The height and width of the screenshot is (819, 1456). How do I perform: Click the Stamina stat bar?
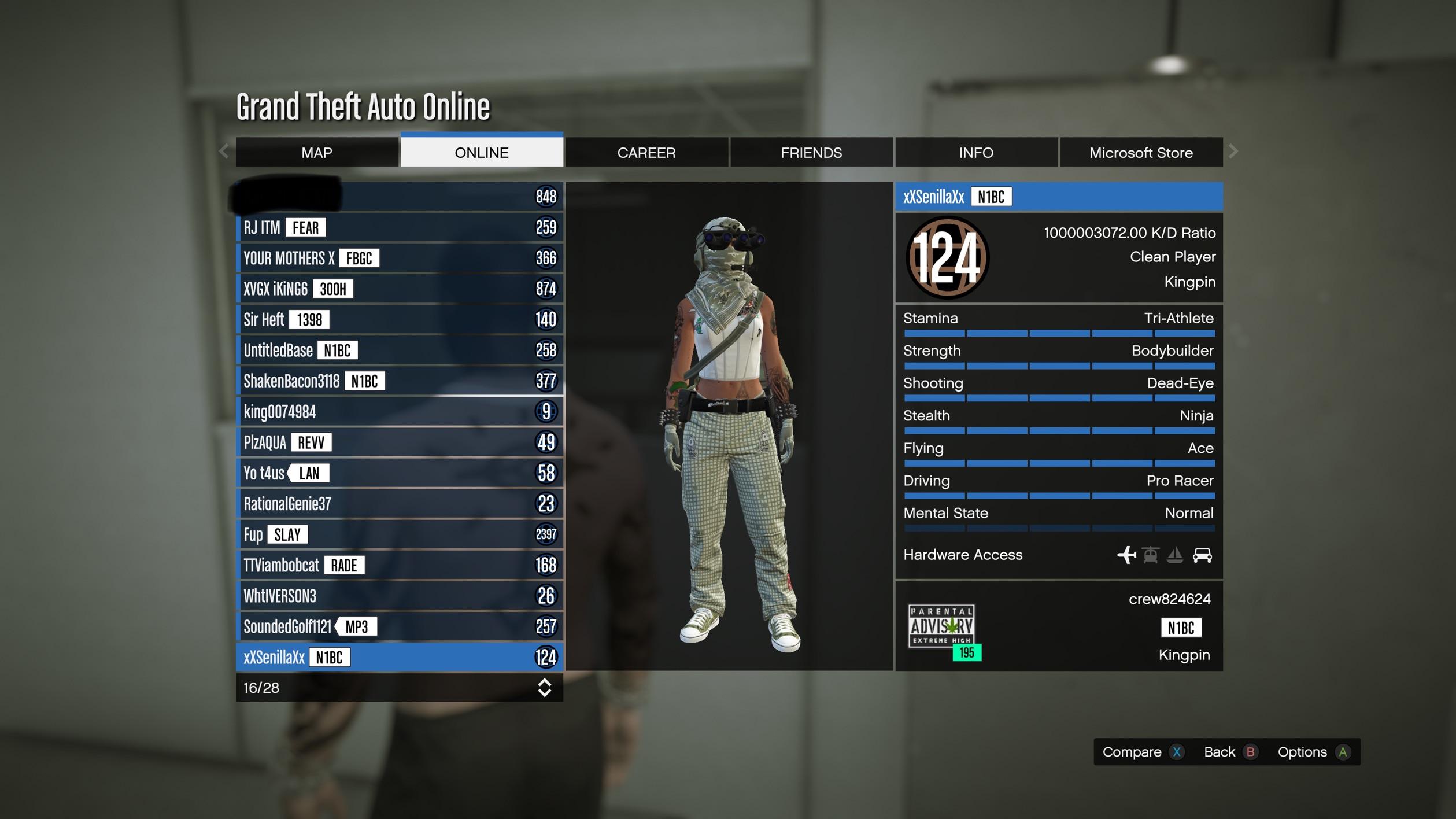coord(1058,334)
